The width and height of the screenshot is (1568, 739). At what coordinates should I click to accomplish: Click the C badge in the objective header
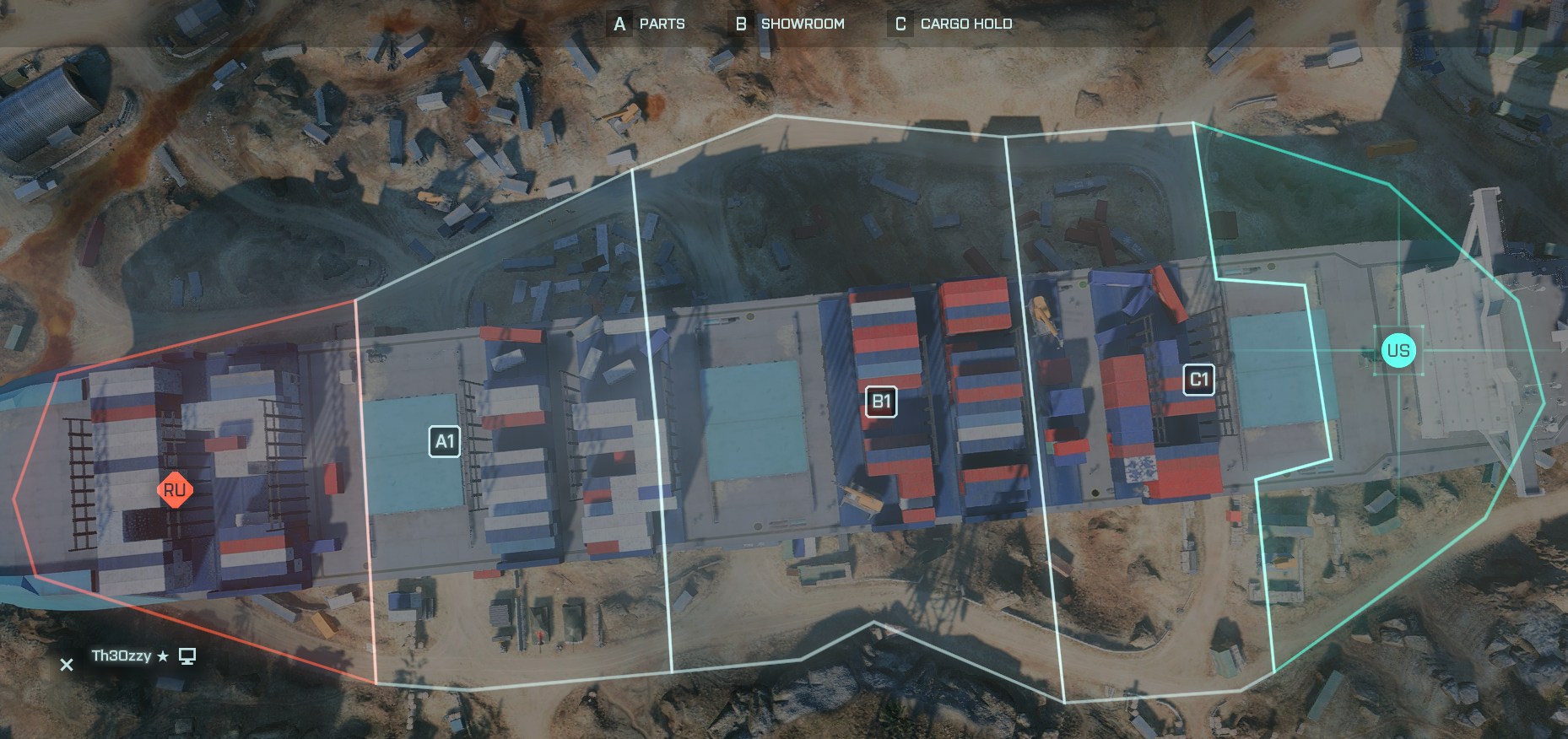[x=900, y=24]
